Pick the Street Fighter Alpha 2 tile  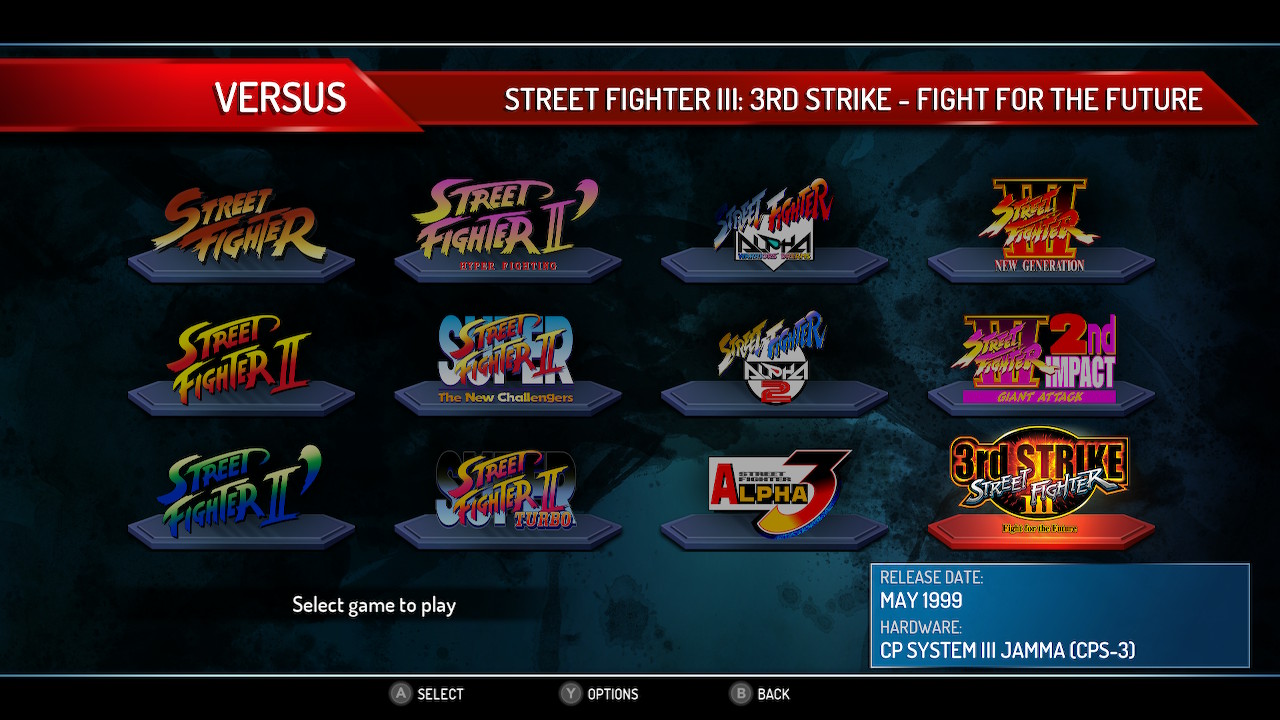coord(774,360)
